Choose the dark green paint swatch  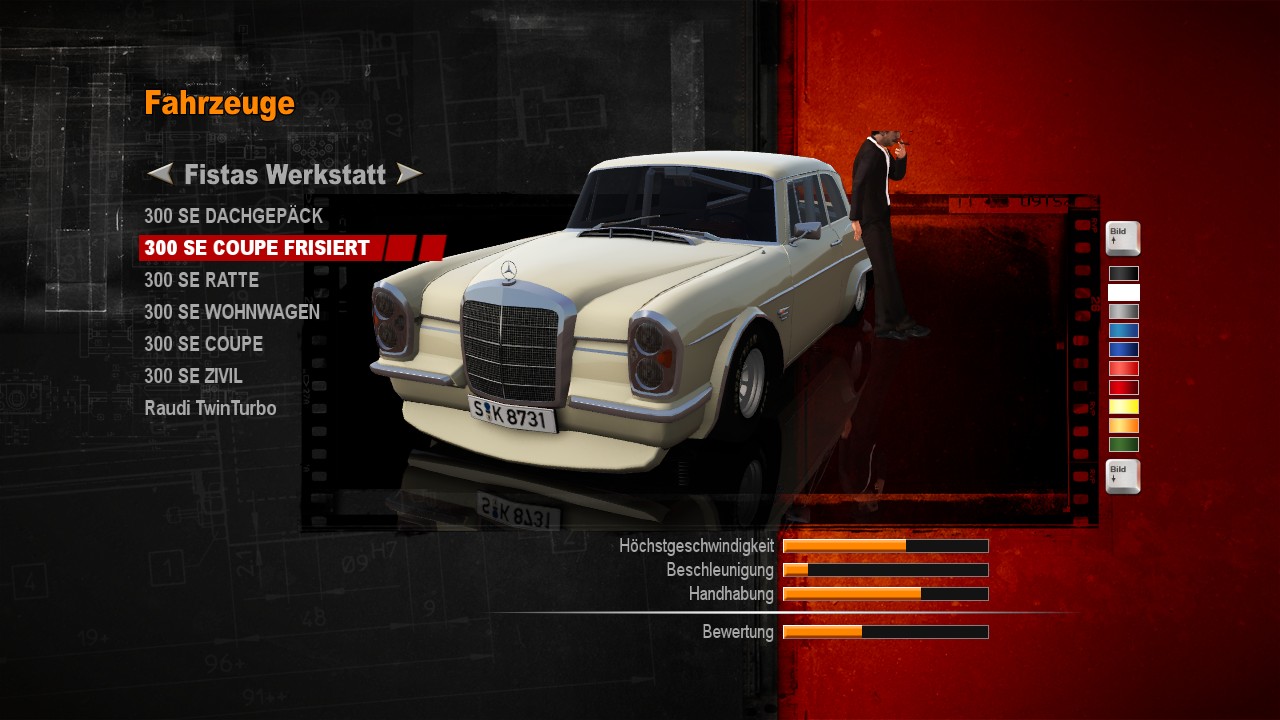(x=1123, y=444)
